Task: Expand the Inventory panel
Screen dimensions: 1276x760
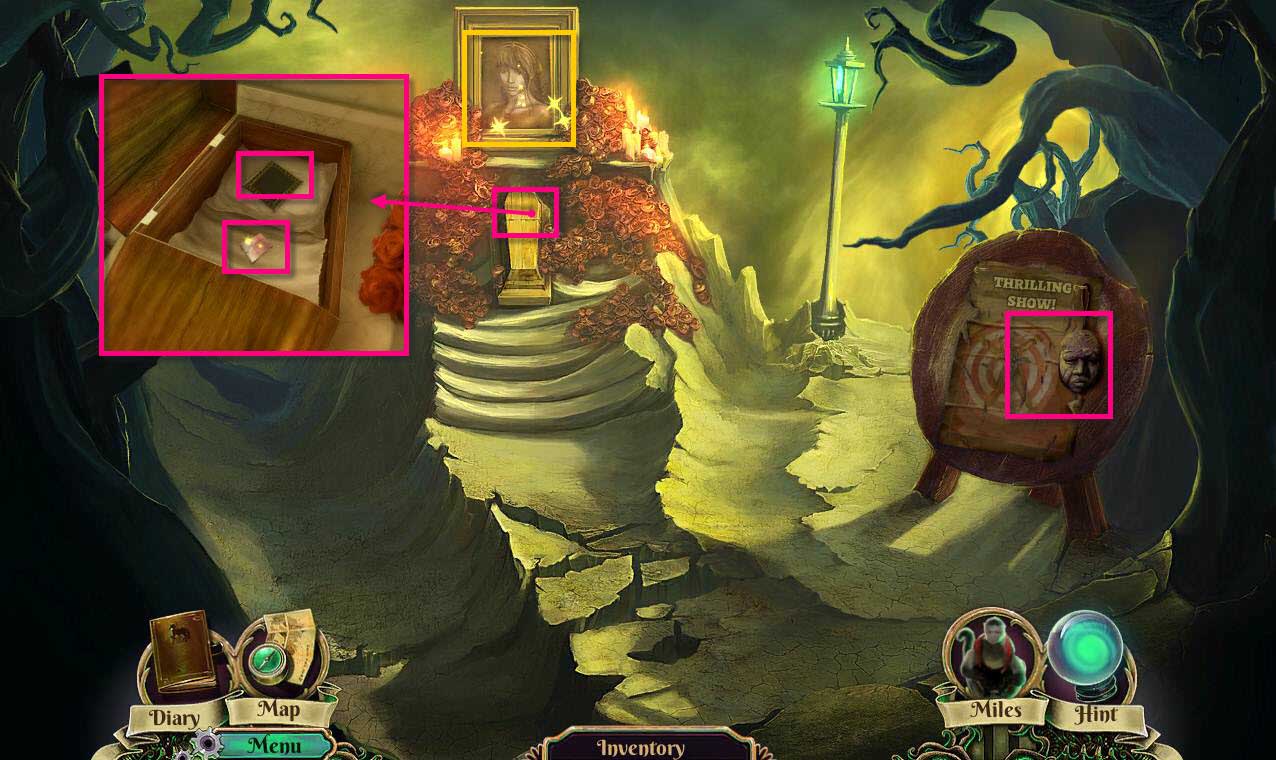Action: click(x=641, y=747)
